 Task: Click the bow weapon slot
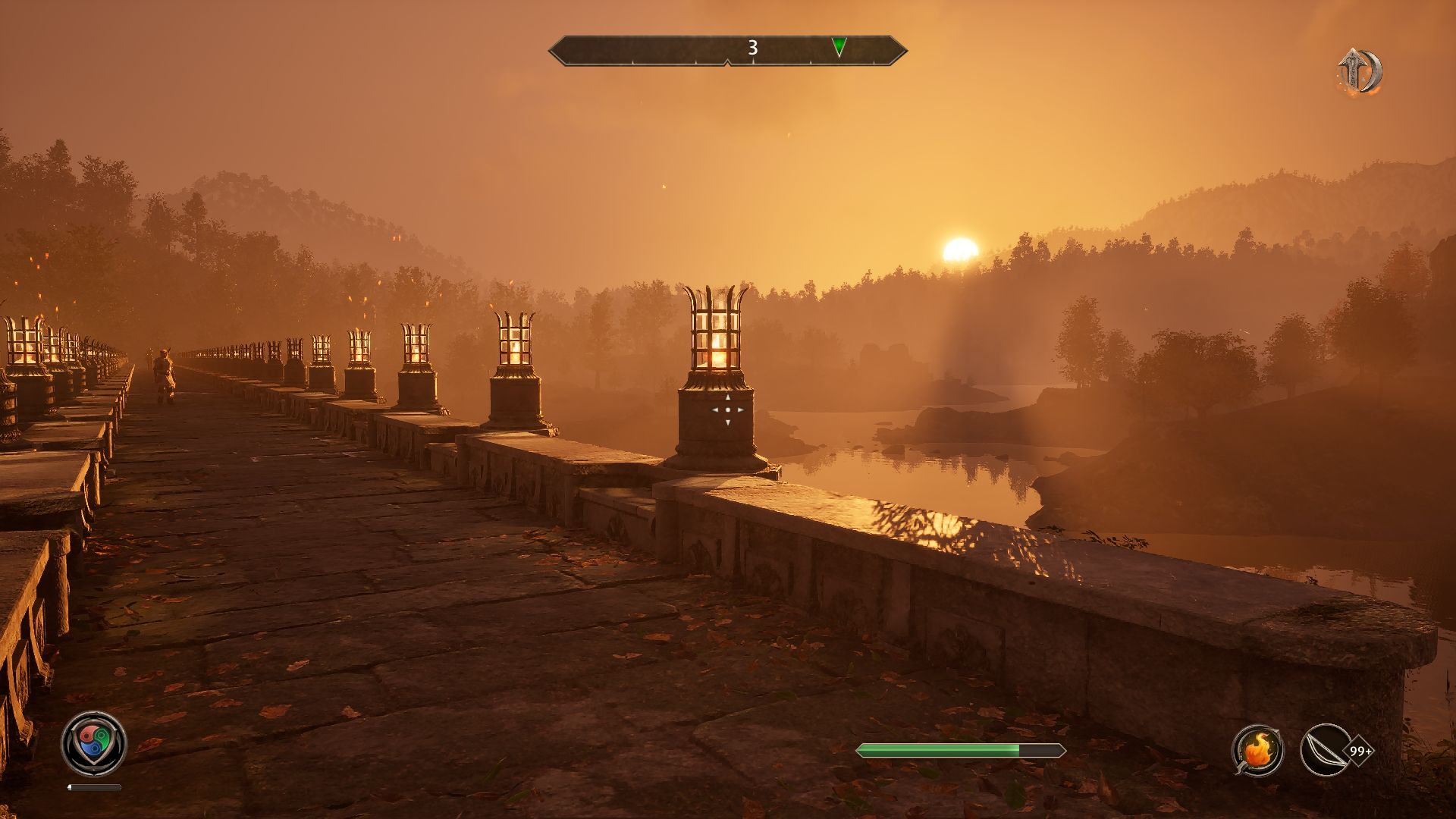click(1324, 750)
